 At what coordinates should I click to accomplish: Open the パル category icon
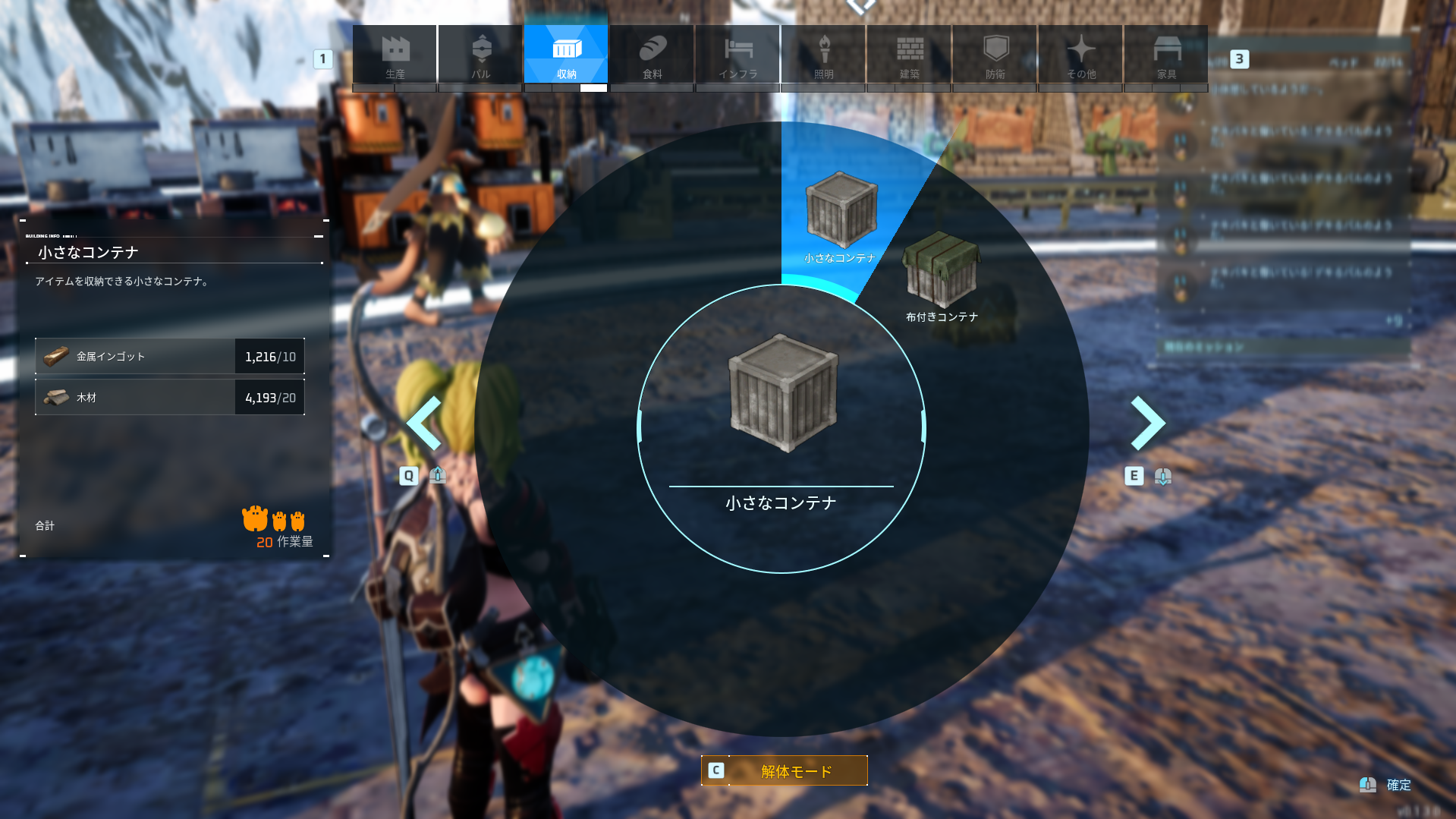(480, 53)
